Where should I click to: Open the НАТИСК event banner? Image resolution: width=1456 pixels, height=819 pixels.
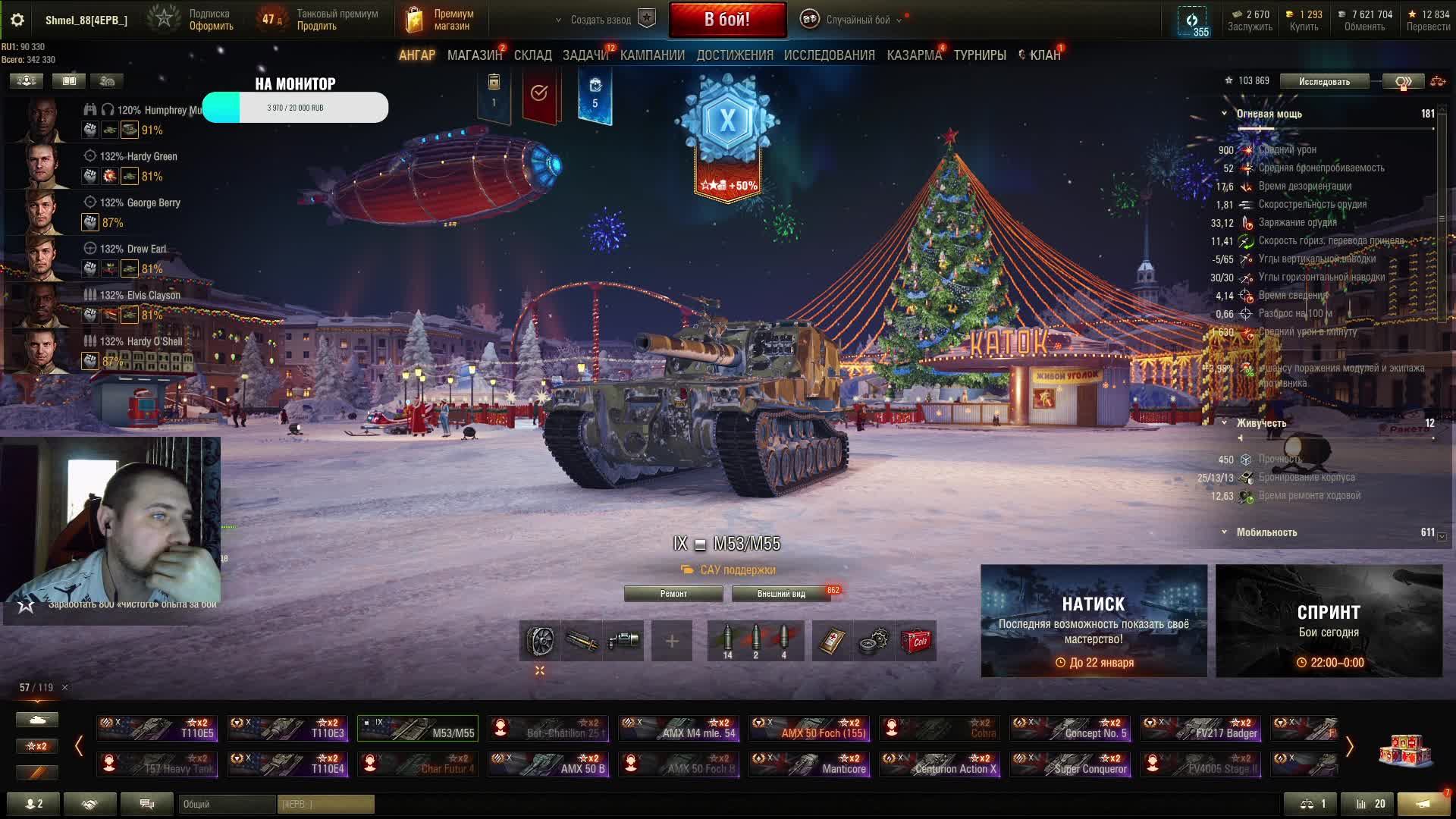click(x=1094, y=620)
